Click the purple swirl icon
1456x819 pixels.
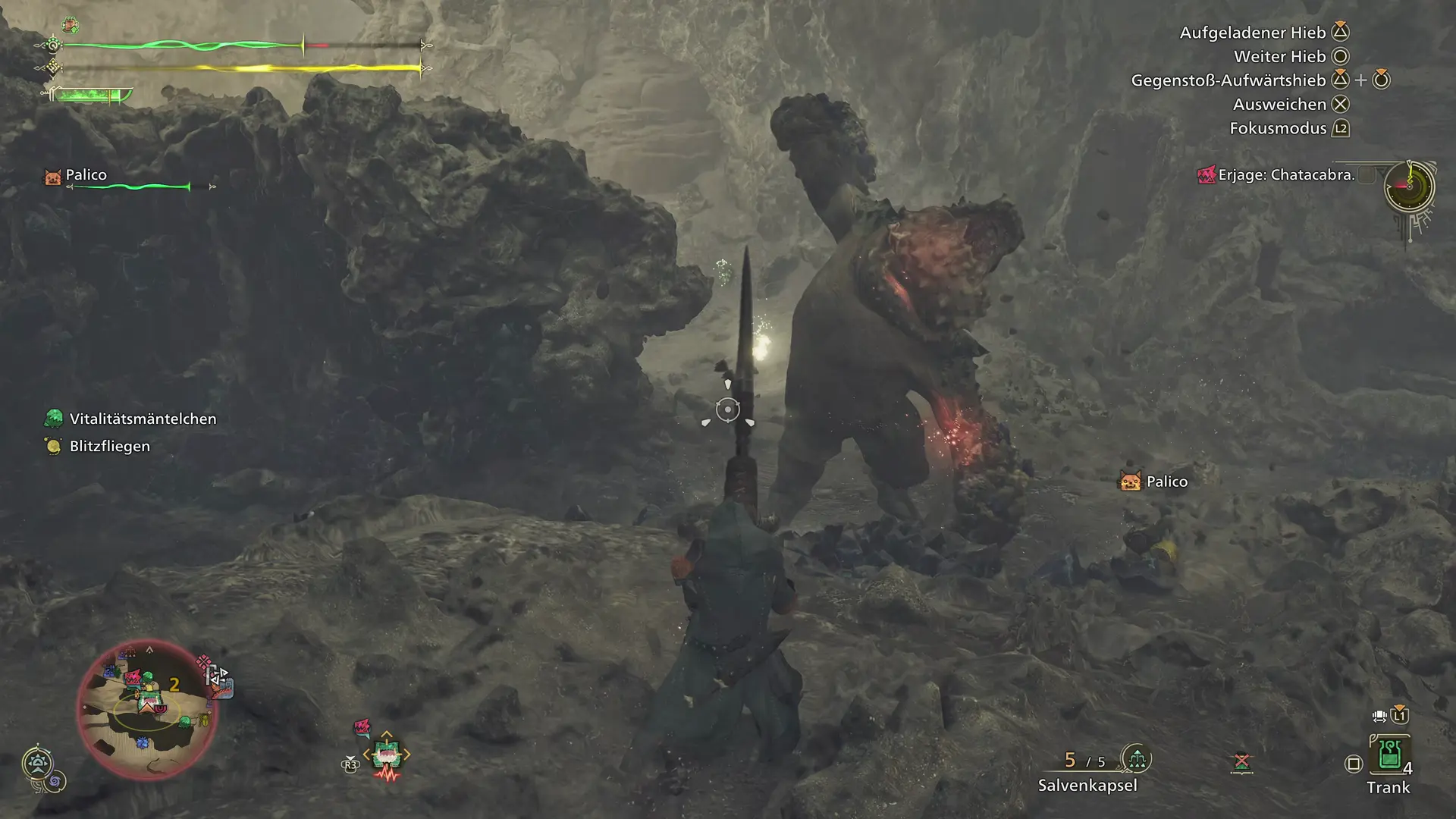[57, 781]
